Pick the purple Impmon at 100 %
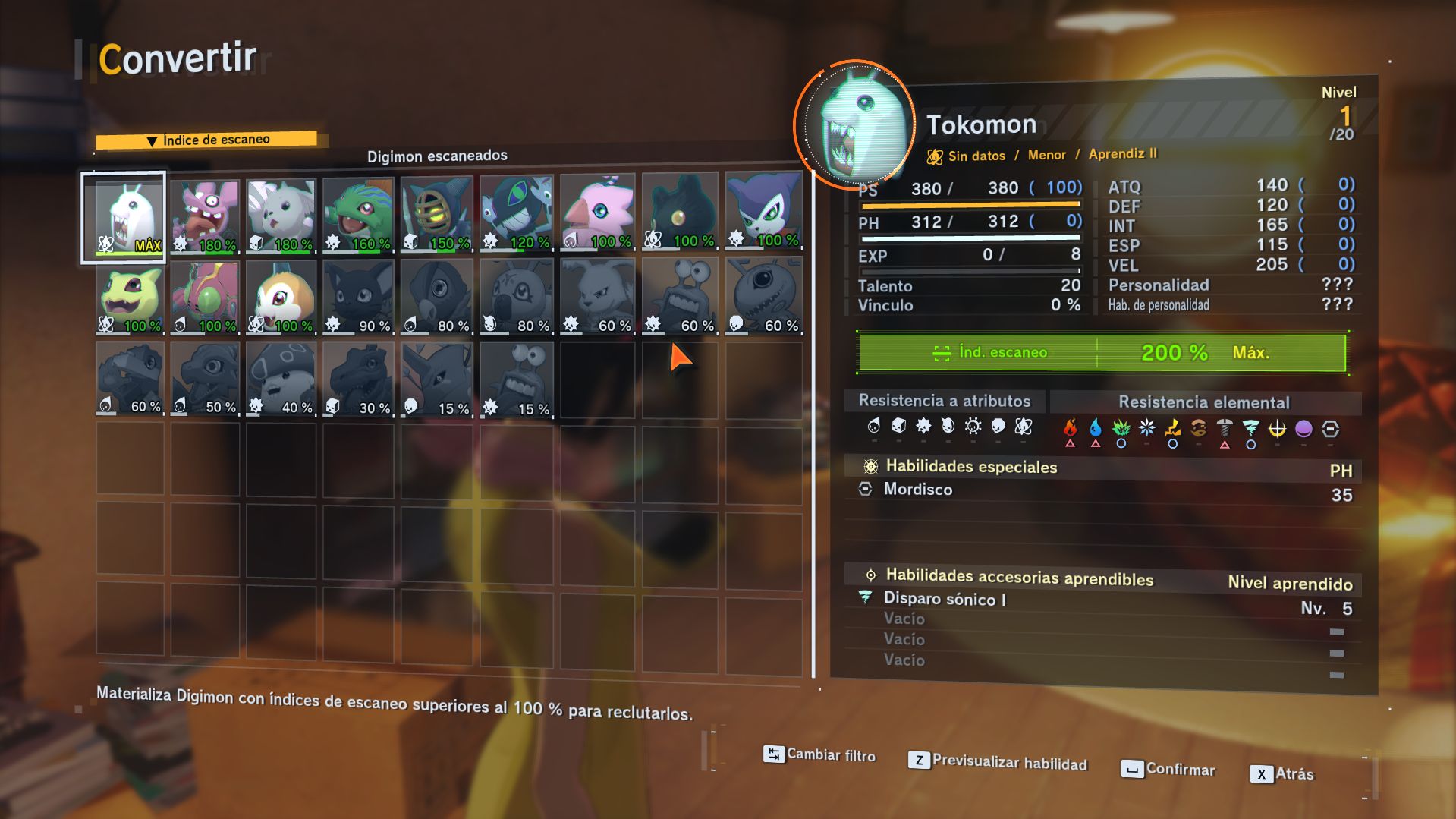 [x=763, y=212]
